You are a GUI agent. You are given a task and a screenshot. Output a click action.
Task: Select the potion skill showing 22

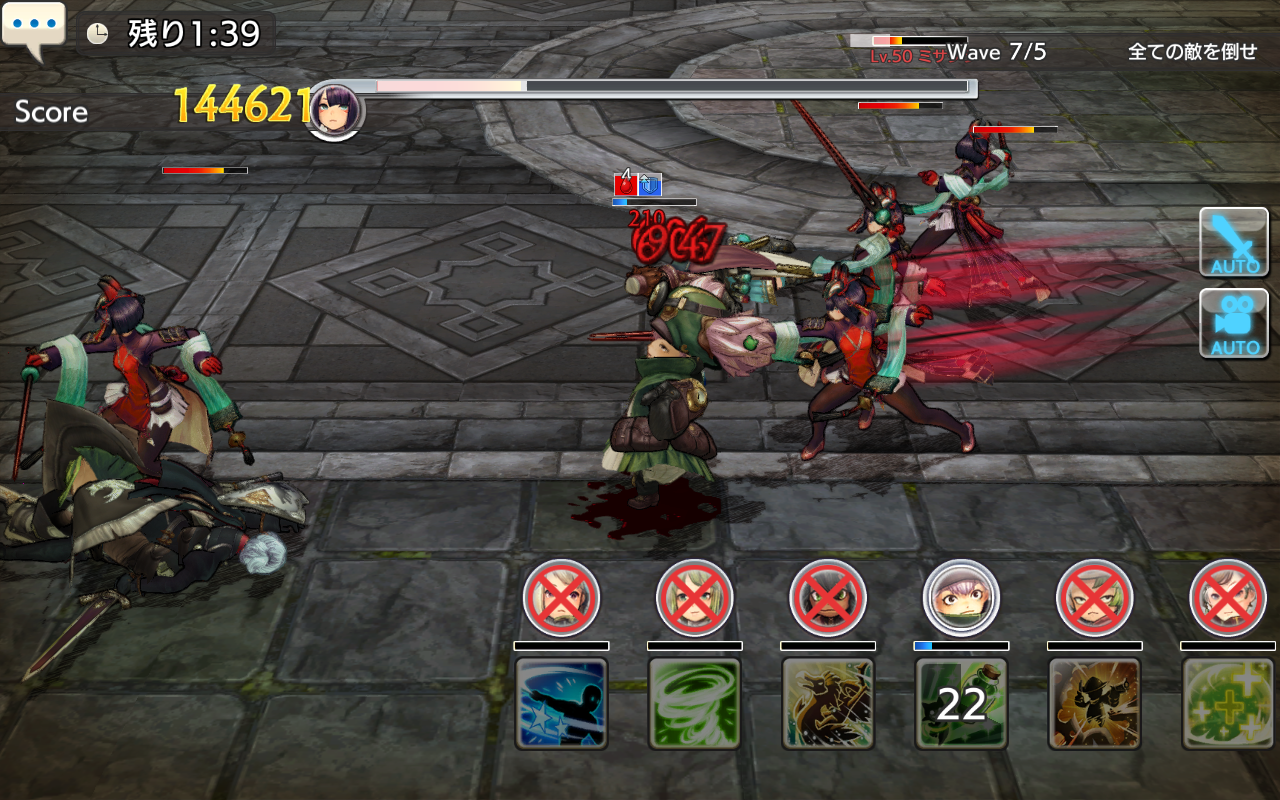pos(961,703)
